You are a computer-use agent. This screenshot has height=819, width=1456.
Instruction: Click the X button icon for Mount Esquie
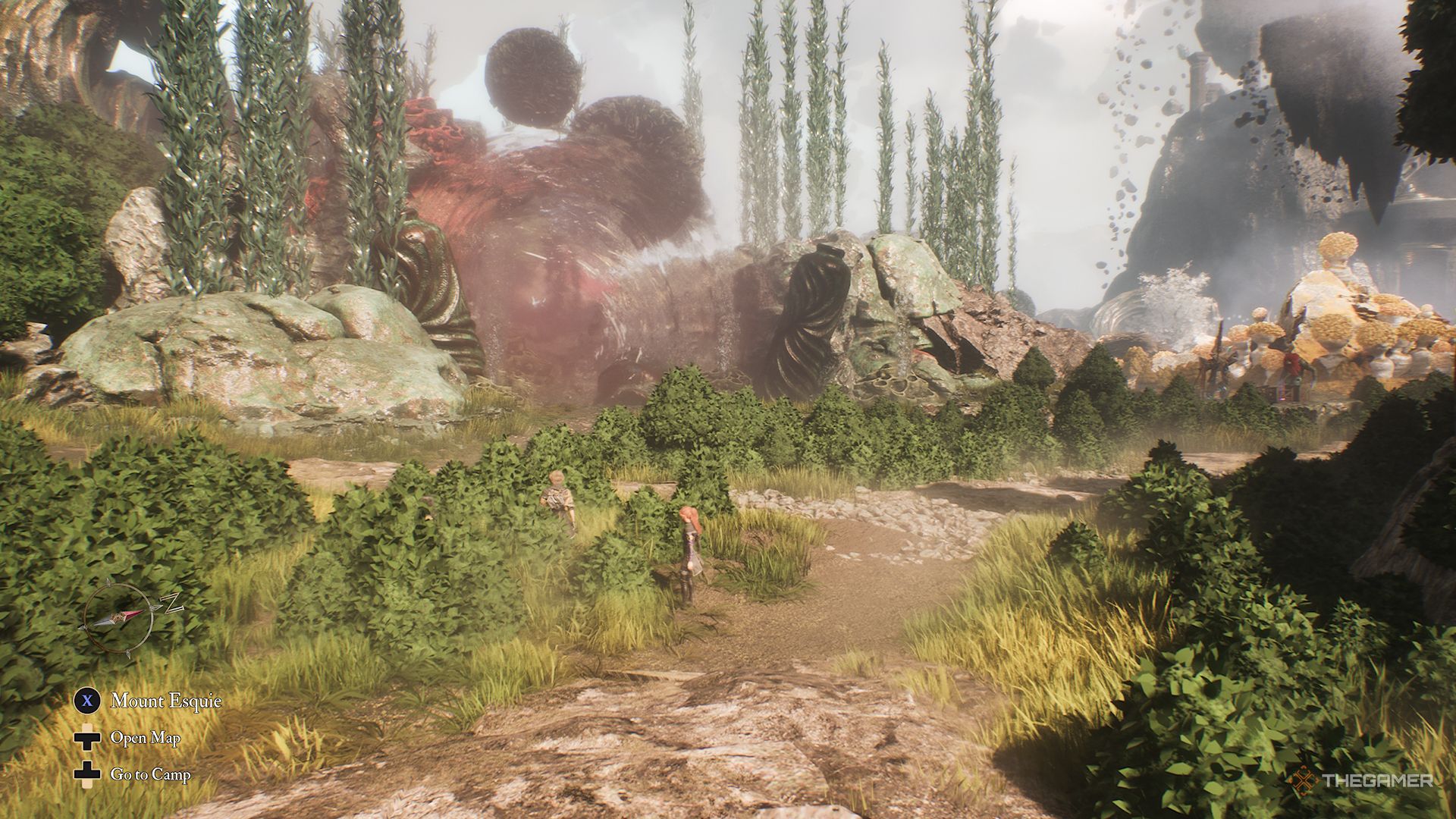click(86, 701)
